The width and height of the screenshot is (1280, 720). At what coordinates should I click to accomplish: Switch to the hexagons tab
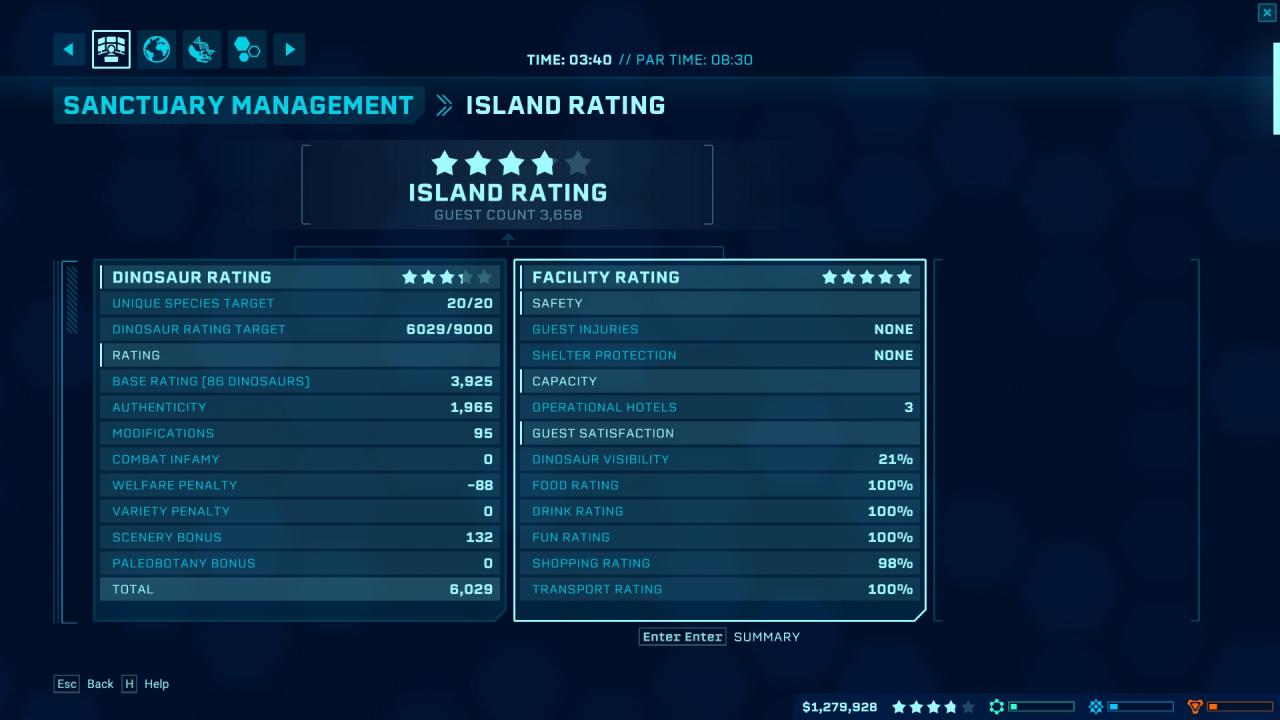point(246,49)
